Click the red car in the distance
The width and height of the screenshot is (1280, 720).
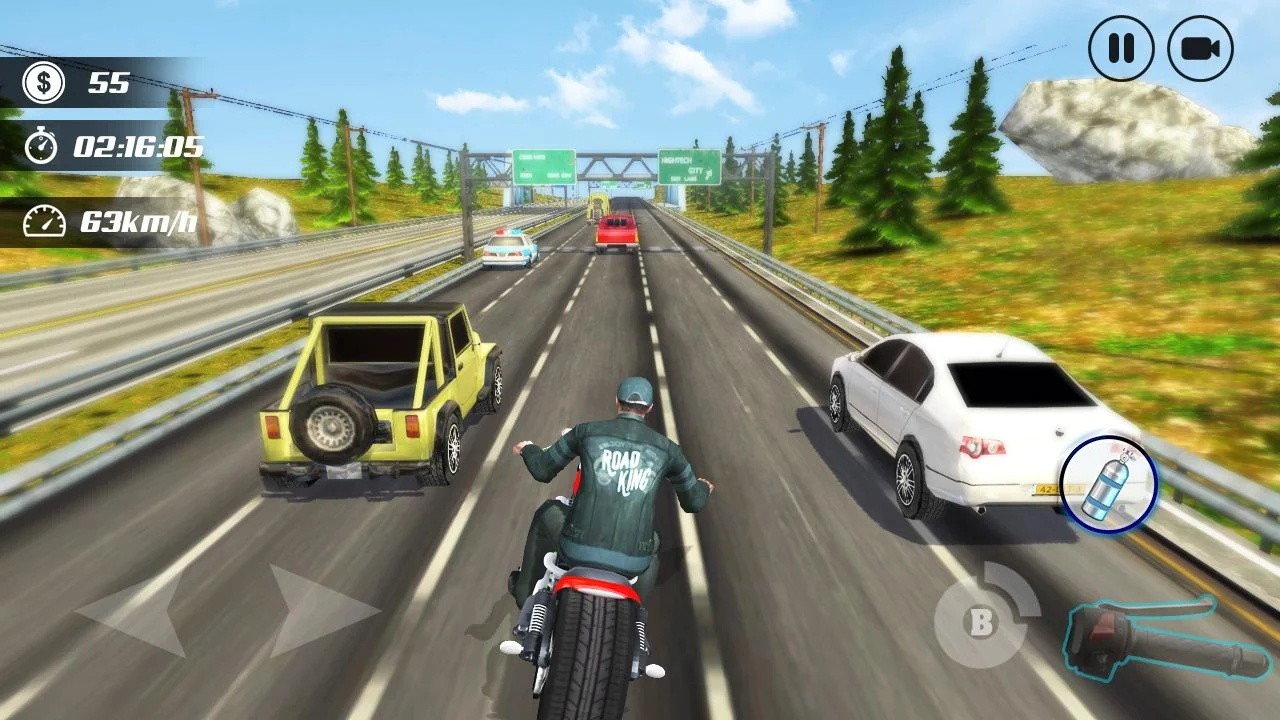point(616,233)
